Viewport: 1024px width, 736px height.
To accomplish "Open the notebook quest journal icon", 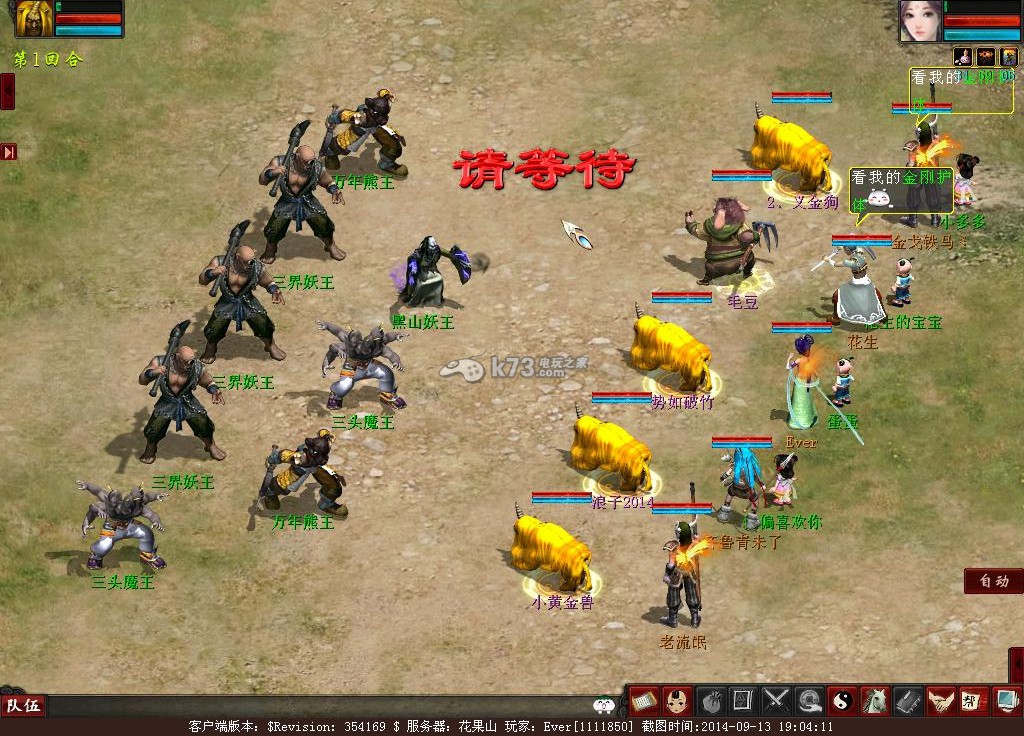I will [x=908, y=700].
